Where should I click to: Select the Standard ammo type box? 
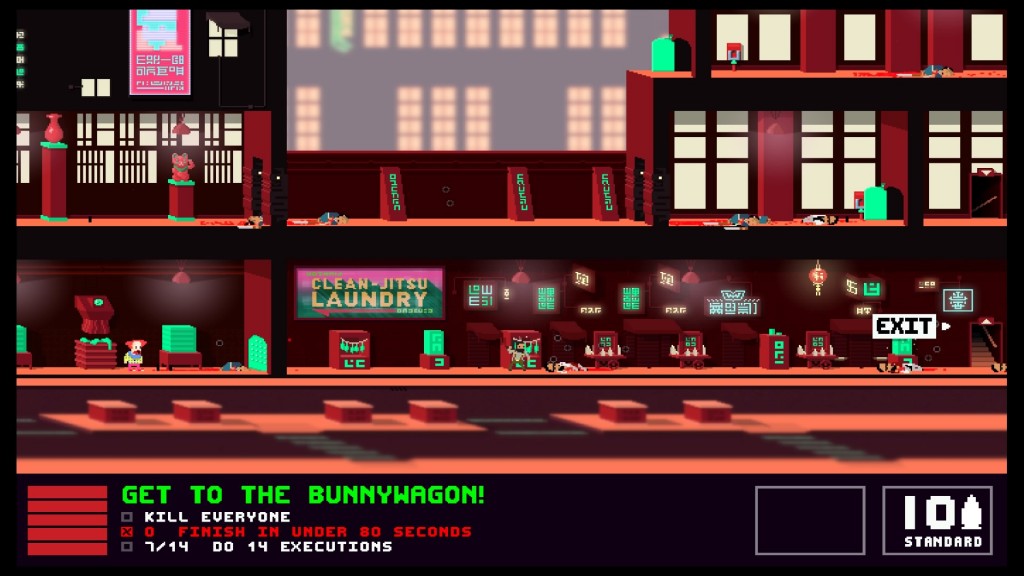point(937,520)
